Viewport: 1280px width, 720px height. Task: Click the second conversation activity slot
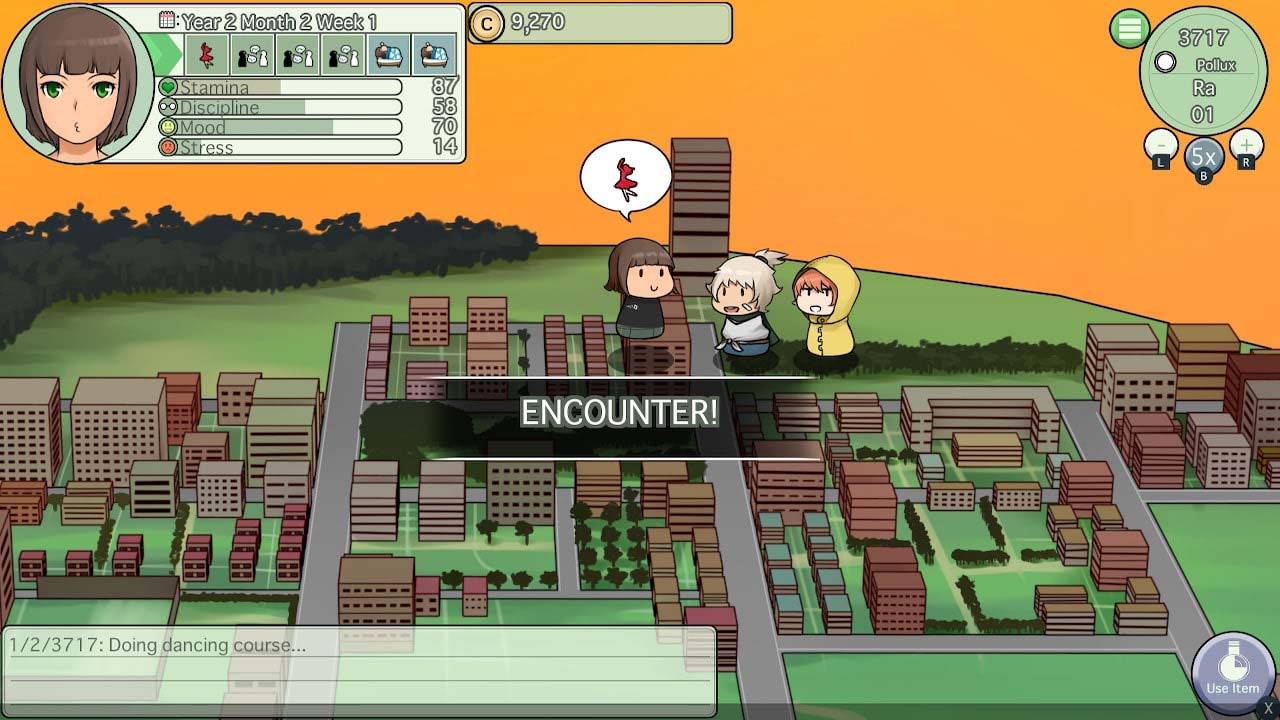pyautogui.click(x=298, y=56)
